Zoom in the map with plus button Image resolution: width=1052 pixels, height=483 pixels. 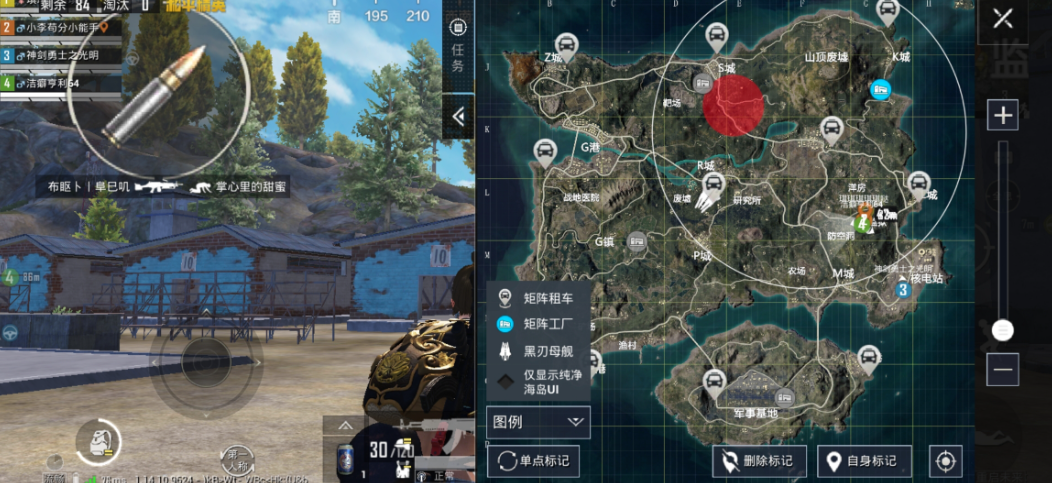point(1002,115)
